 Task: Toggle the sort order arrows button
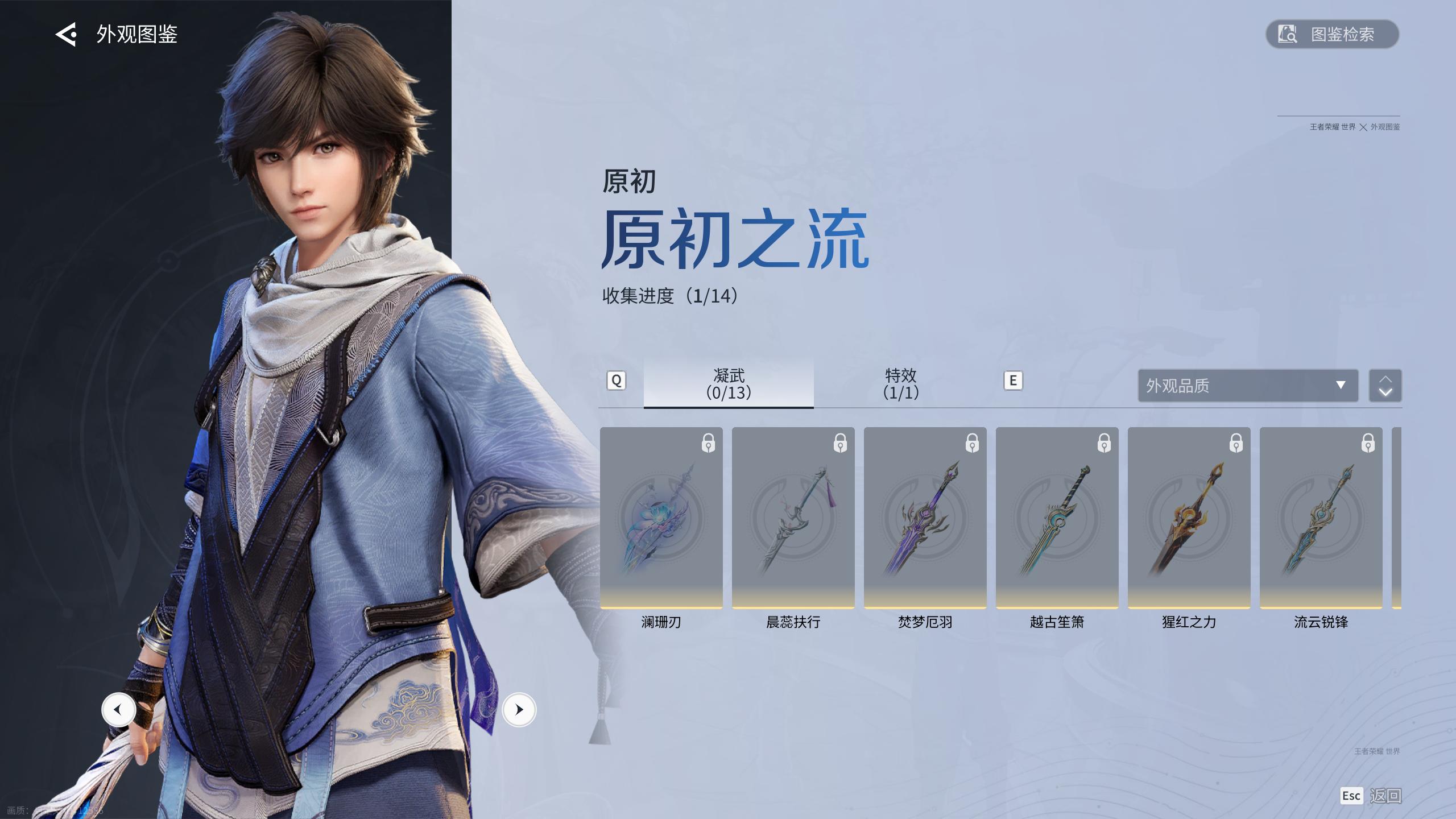1385,386
